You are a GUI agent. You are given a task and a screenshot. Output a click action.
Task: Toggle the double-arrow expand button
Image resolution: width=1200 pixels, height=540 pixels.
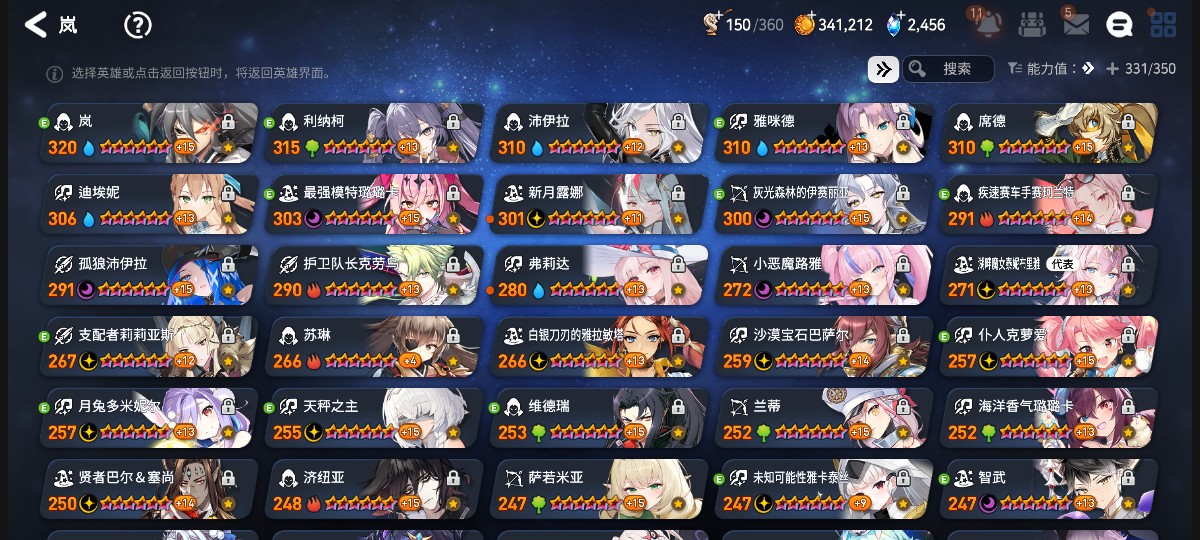pyautogui.click(x=882, y=69)
